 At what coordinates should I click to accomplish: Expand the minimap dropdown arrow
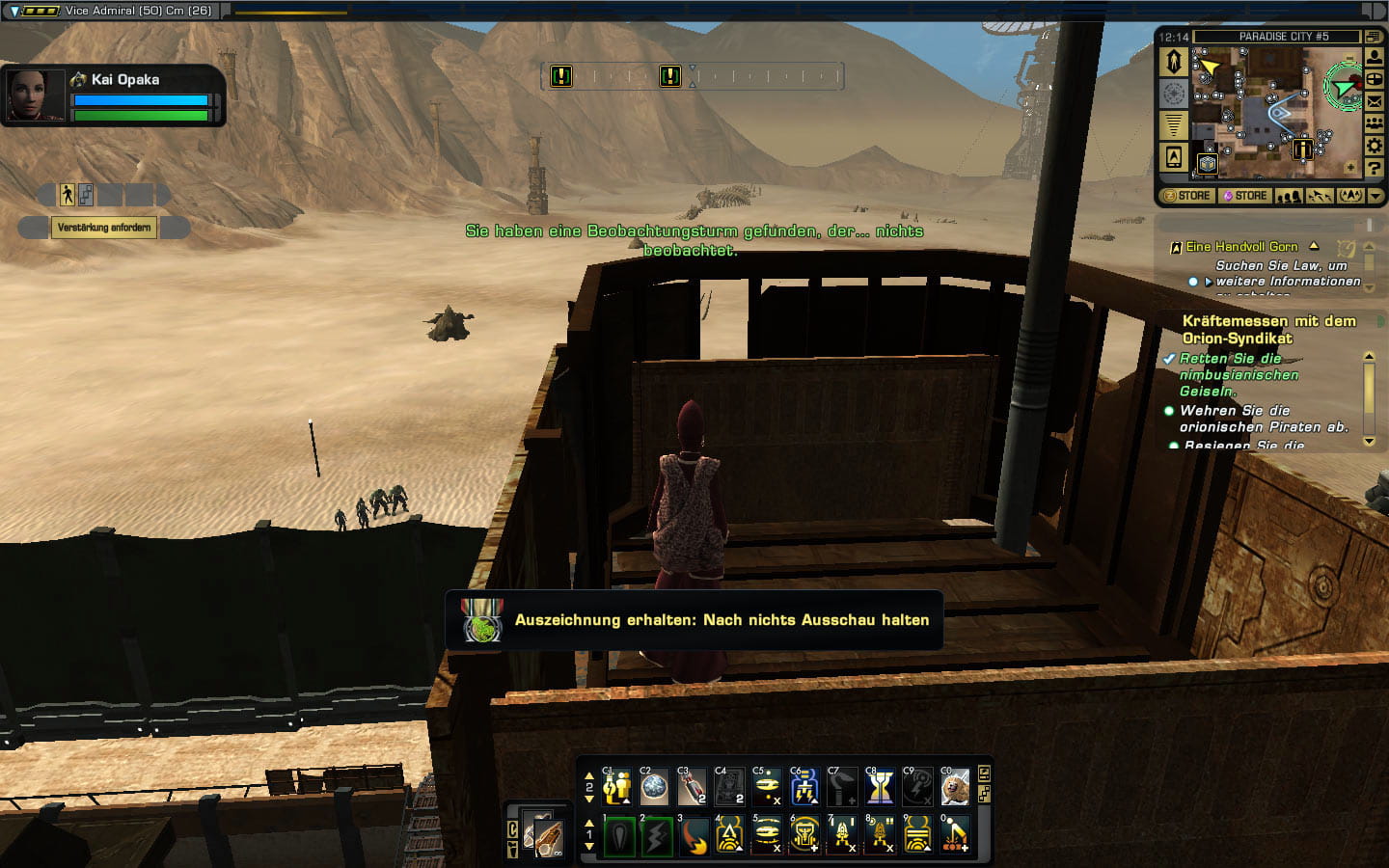coord(1375,196)
